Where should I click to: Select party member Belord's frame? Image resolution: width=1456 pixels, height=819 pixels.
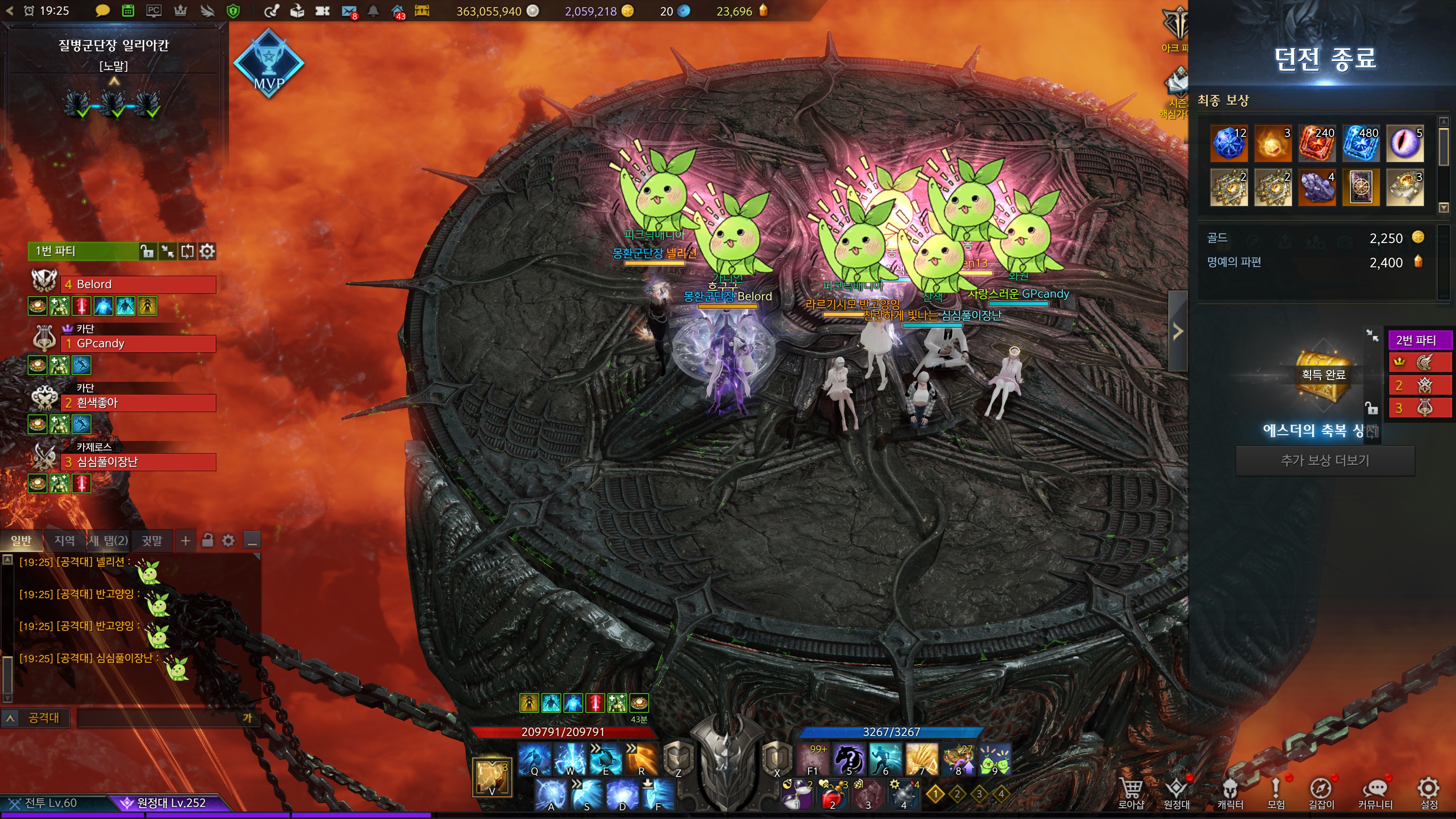138,284
